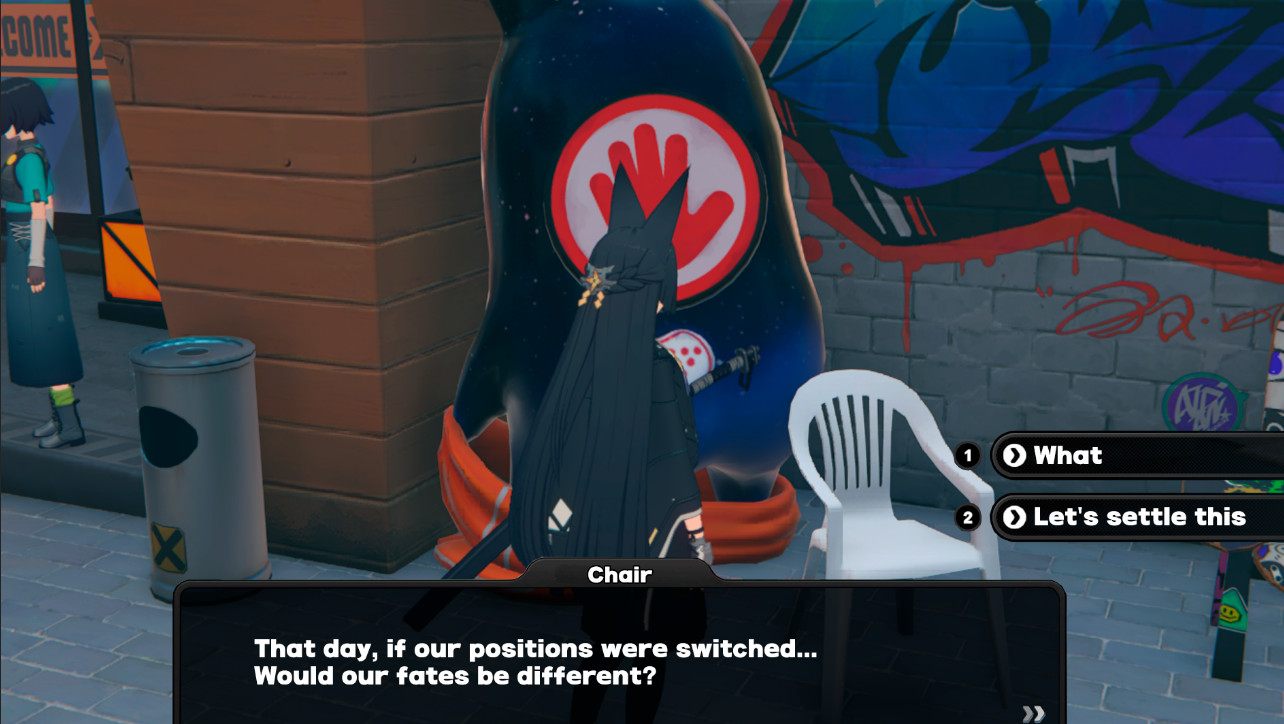This screenshot has width=1284, height=724.
Task: Click the number 1 badge beside 'What'
Action: [x=966, y=456]
